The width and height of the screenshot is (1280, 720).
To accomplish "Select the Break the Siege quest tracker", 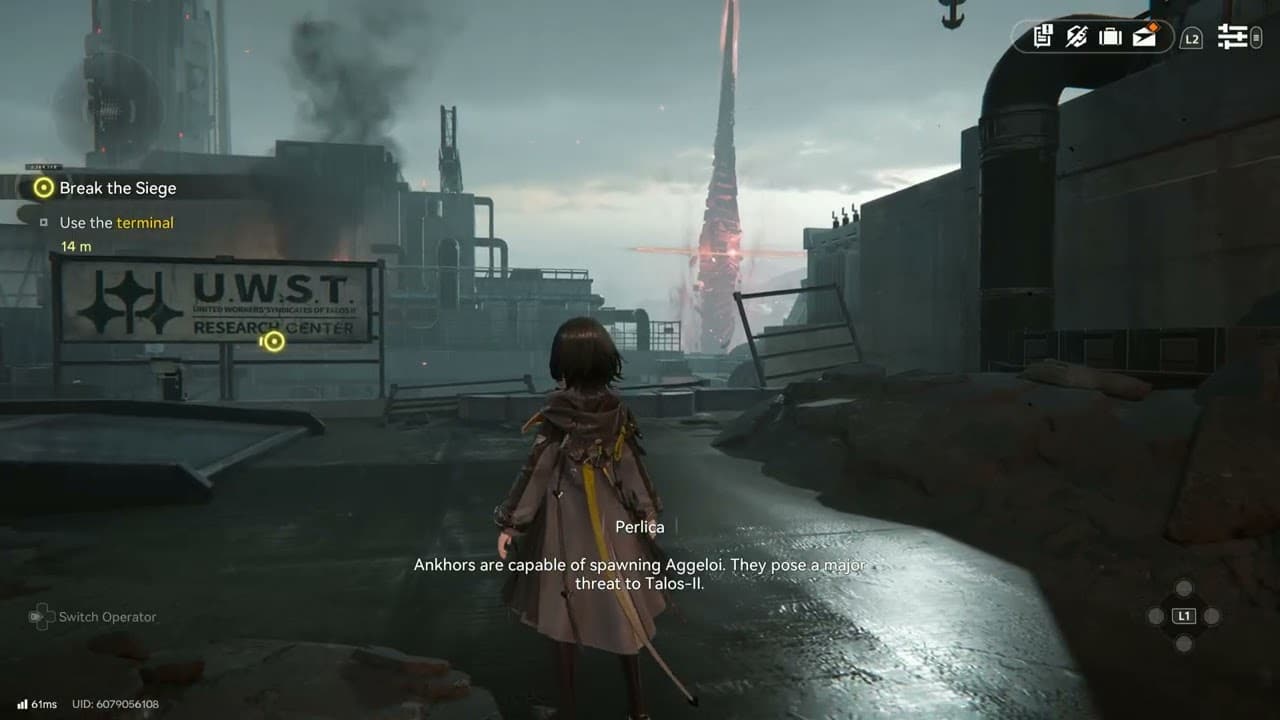I will point(117,188).
